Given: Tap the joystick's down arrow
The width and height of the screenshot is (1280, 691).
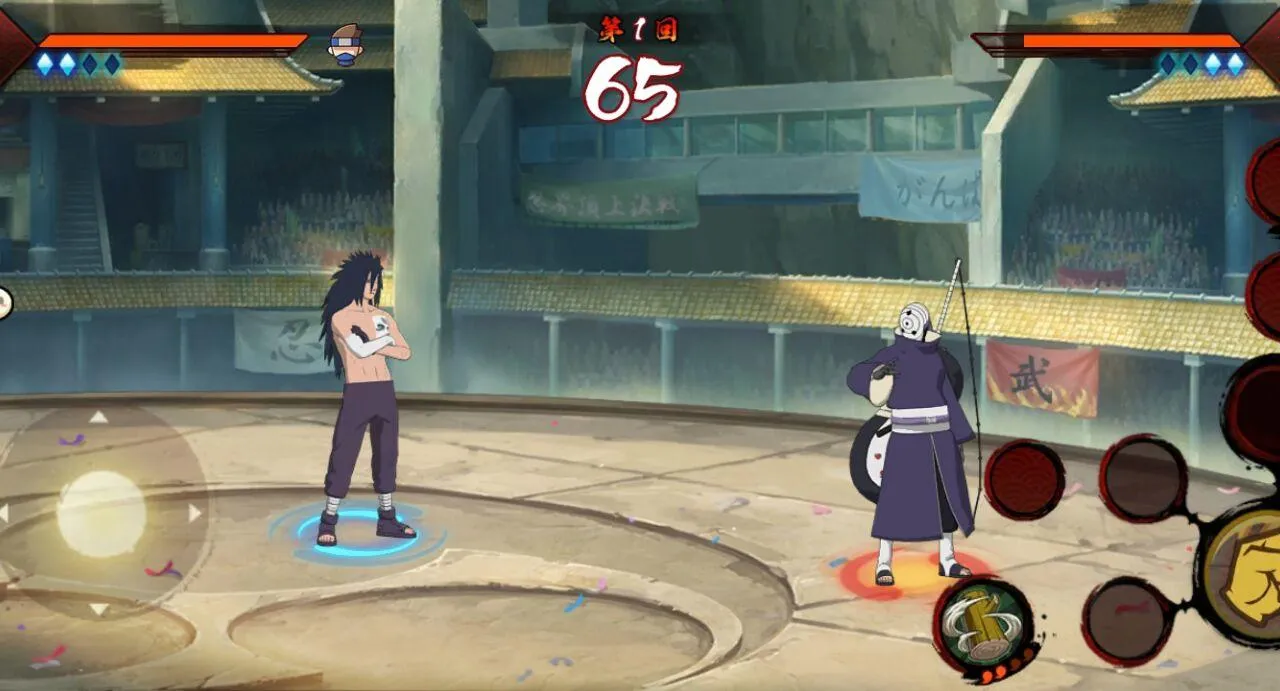Looking at the screenshot, I should (x=99, y=609).
